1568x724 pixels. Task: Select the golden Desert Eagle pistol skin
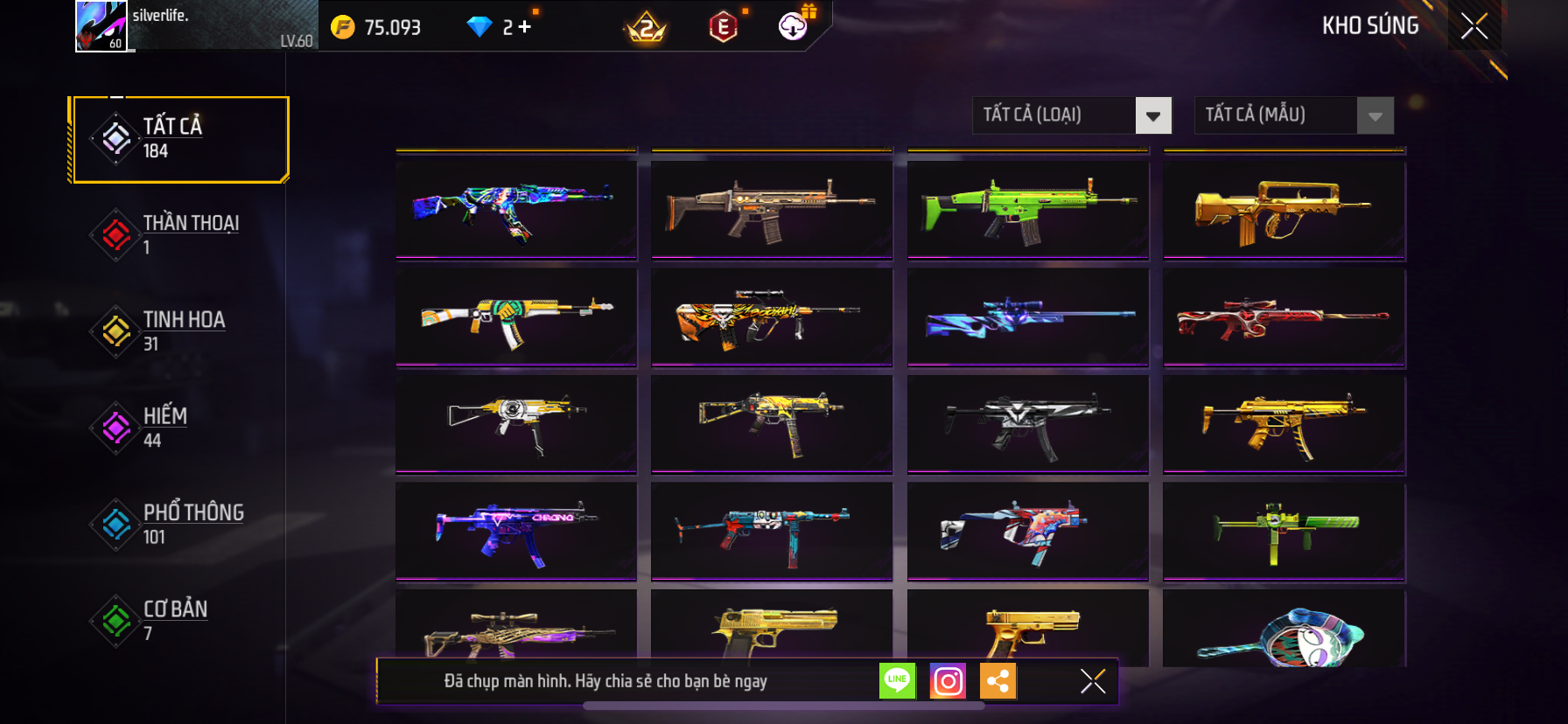pos(772,628)
